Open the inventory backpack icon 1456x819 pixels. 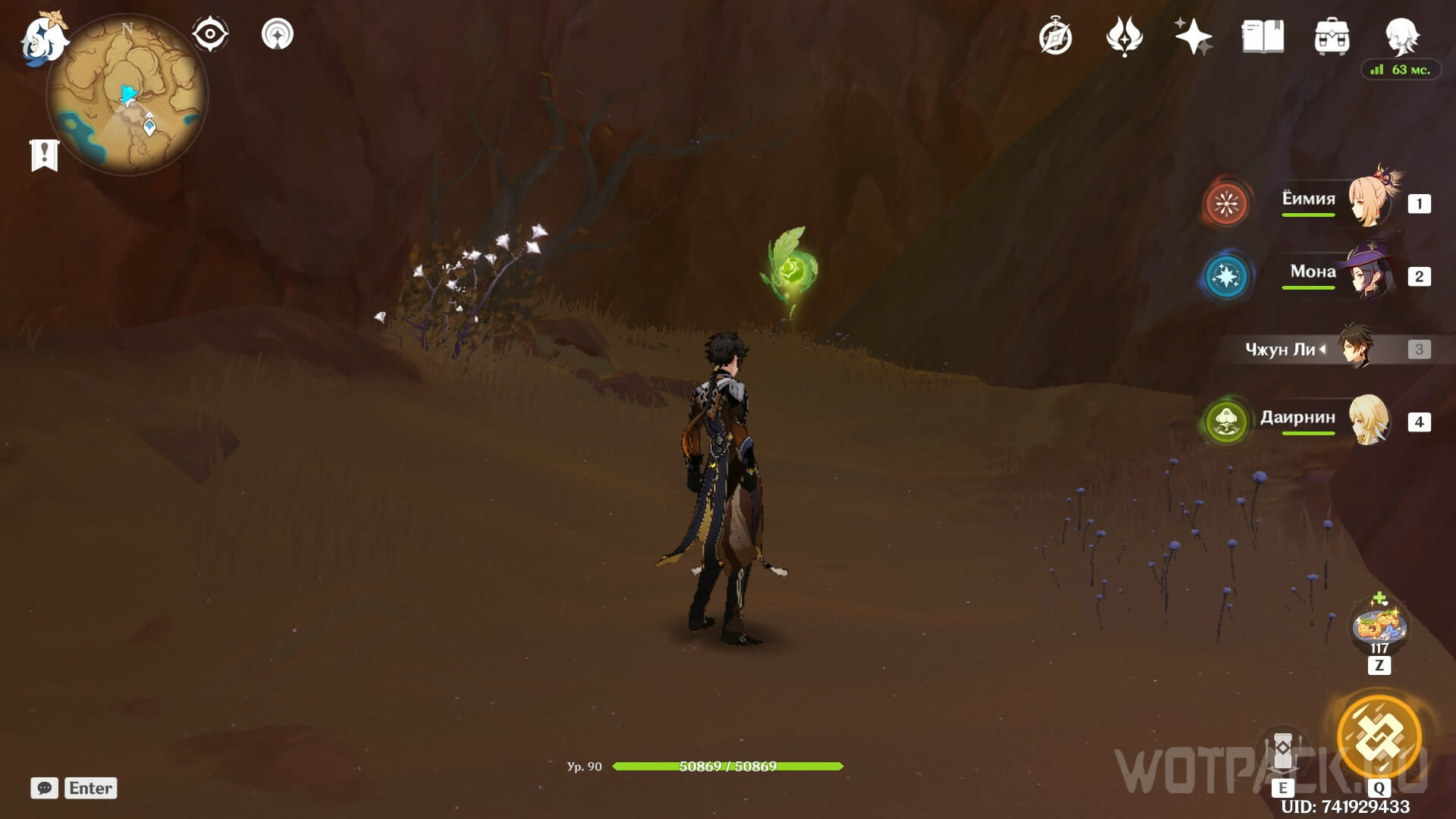pos(1332,36)
